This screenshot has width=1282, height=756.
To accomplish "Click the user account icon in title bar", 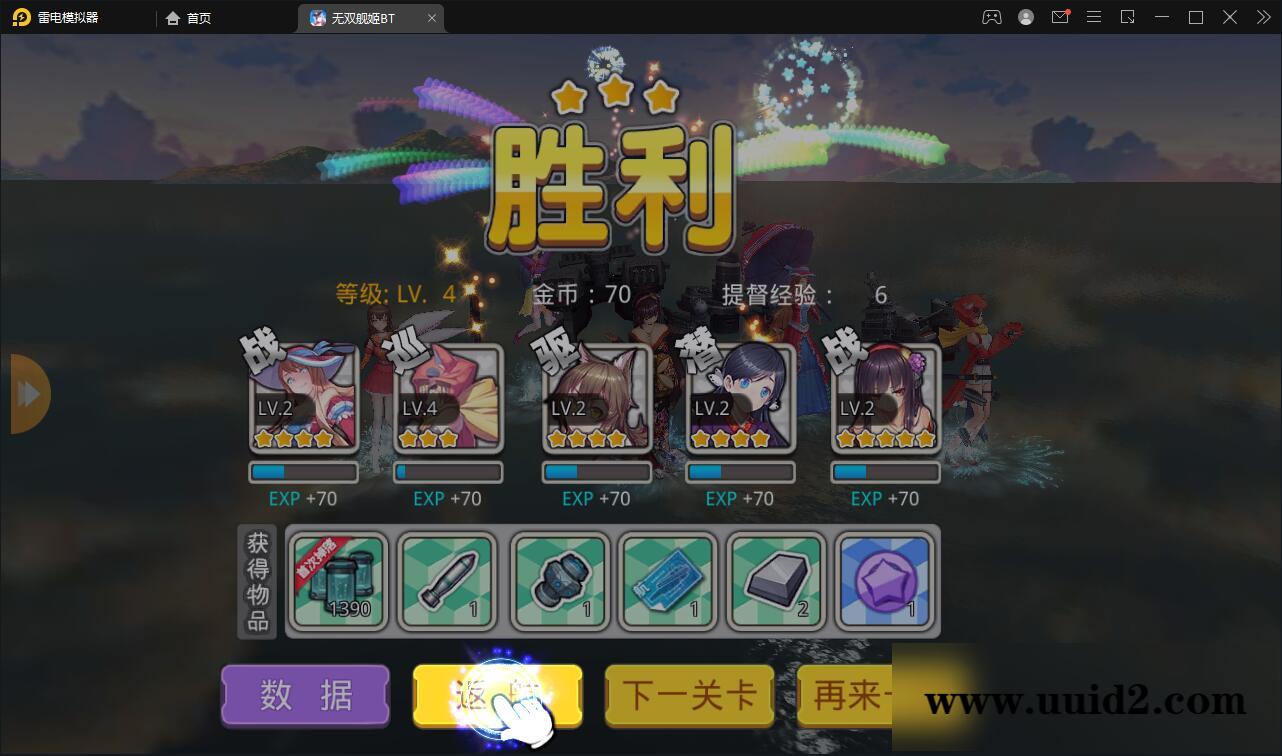I will click(1026, 17).
